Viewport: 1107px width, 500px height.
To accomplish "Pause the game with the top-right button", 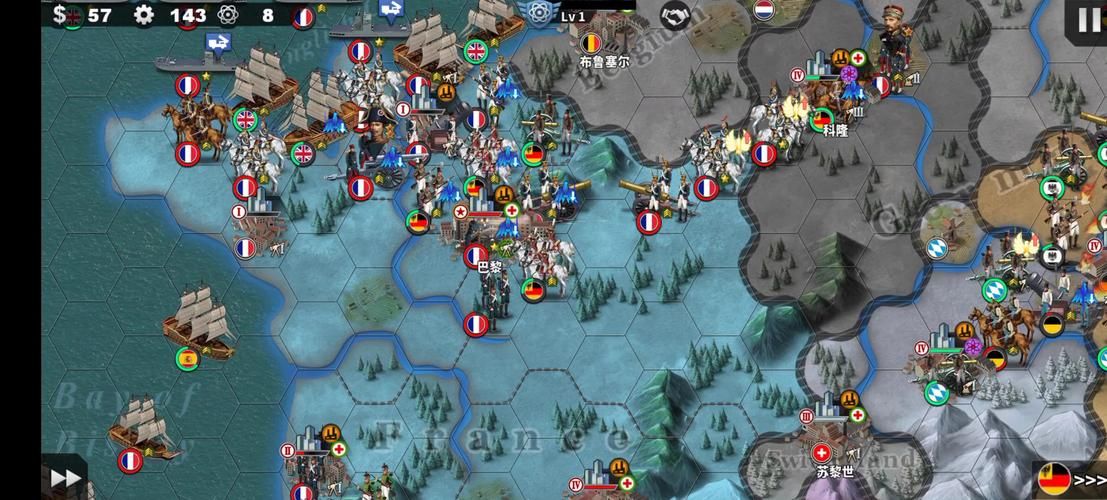I will [x=1088, y=19].
